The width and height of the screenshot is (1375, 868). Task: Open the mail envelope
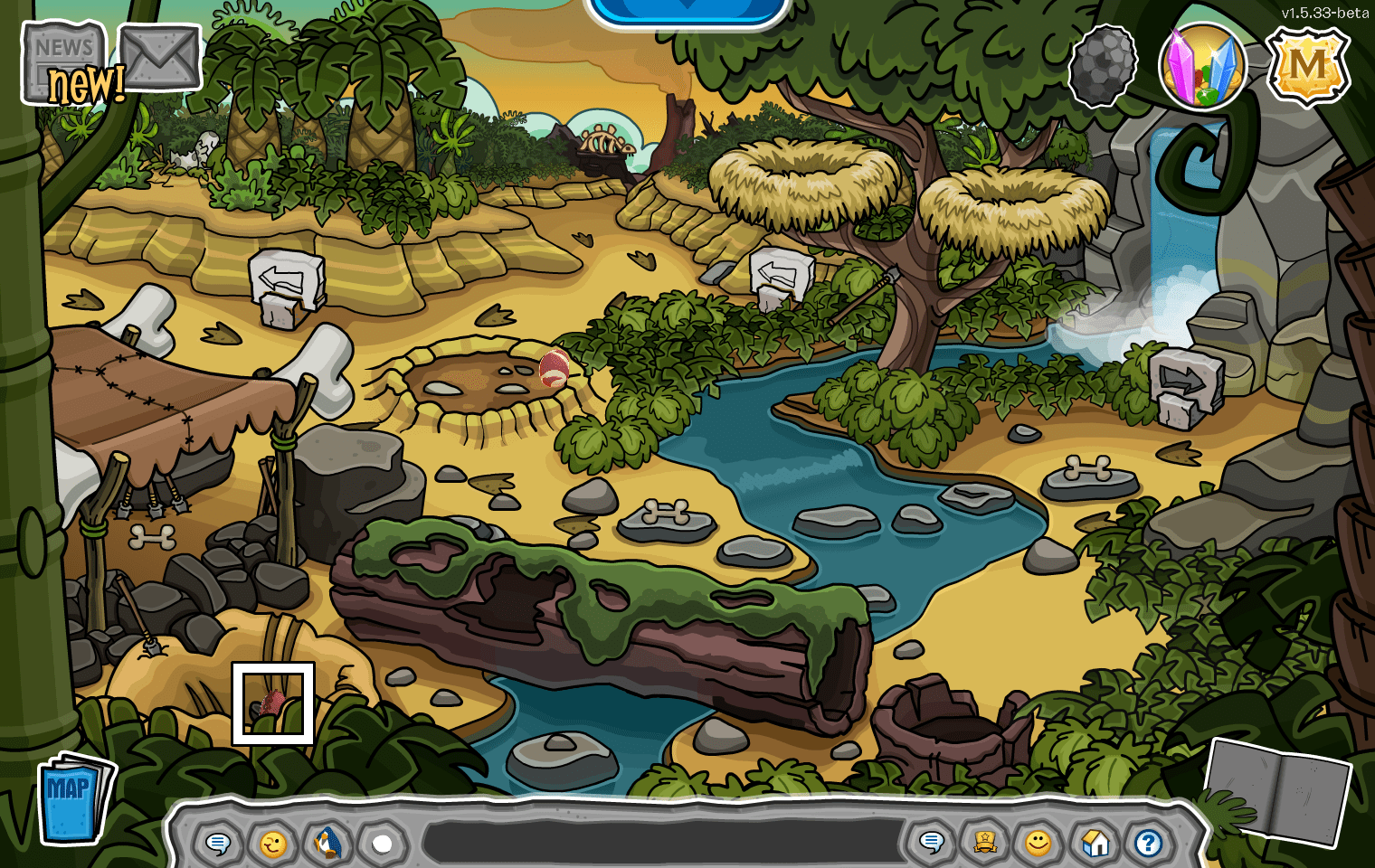(160, 58)
